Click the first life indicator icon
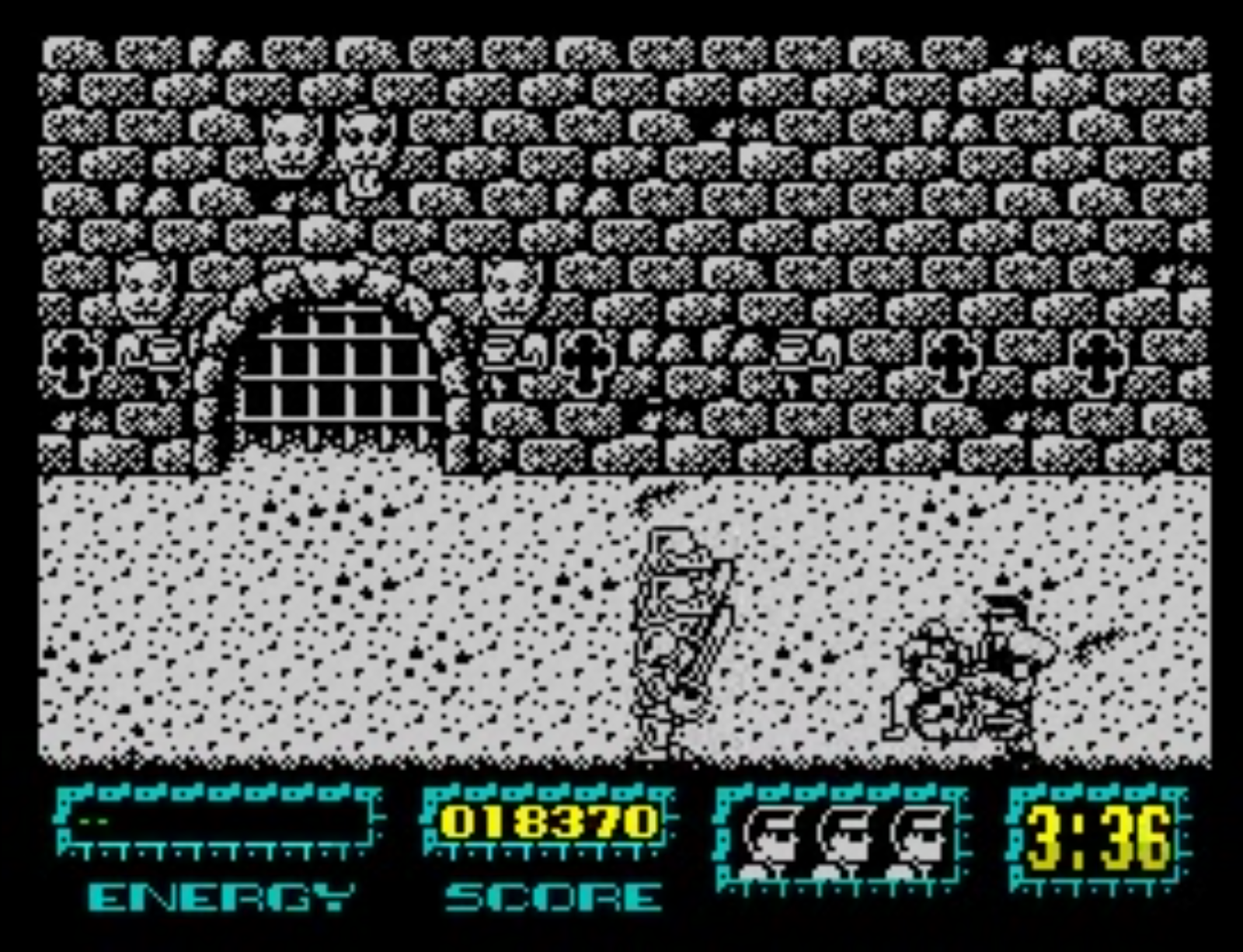This screenshot has height=952, width=1243. [773, 835]
